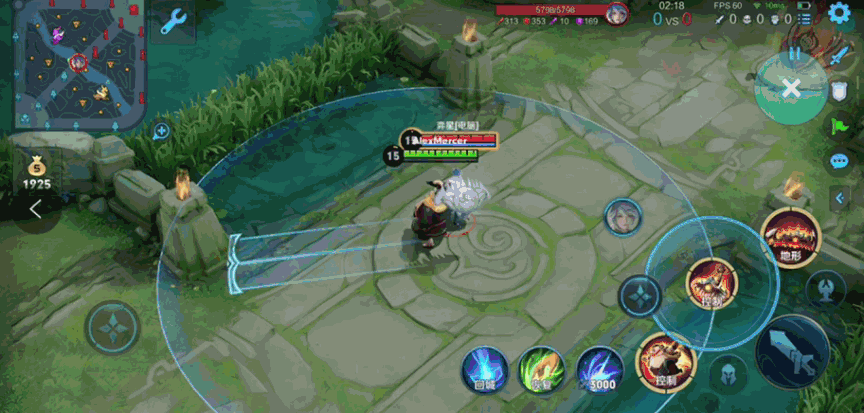The height and width of the screenshot is (413, 864).
Task: Send the green flag rally signal
Action: point(839,126)
